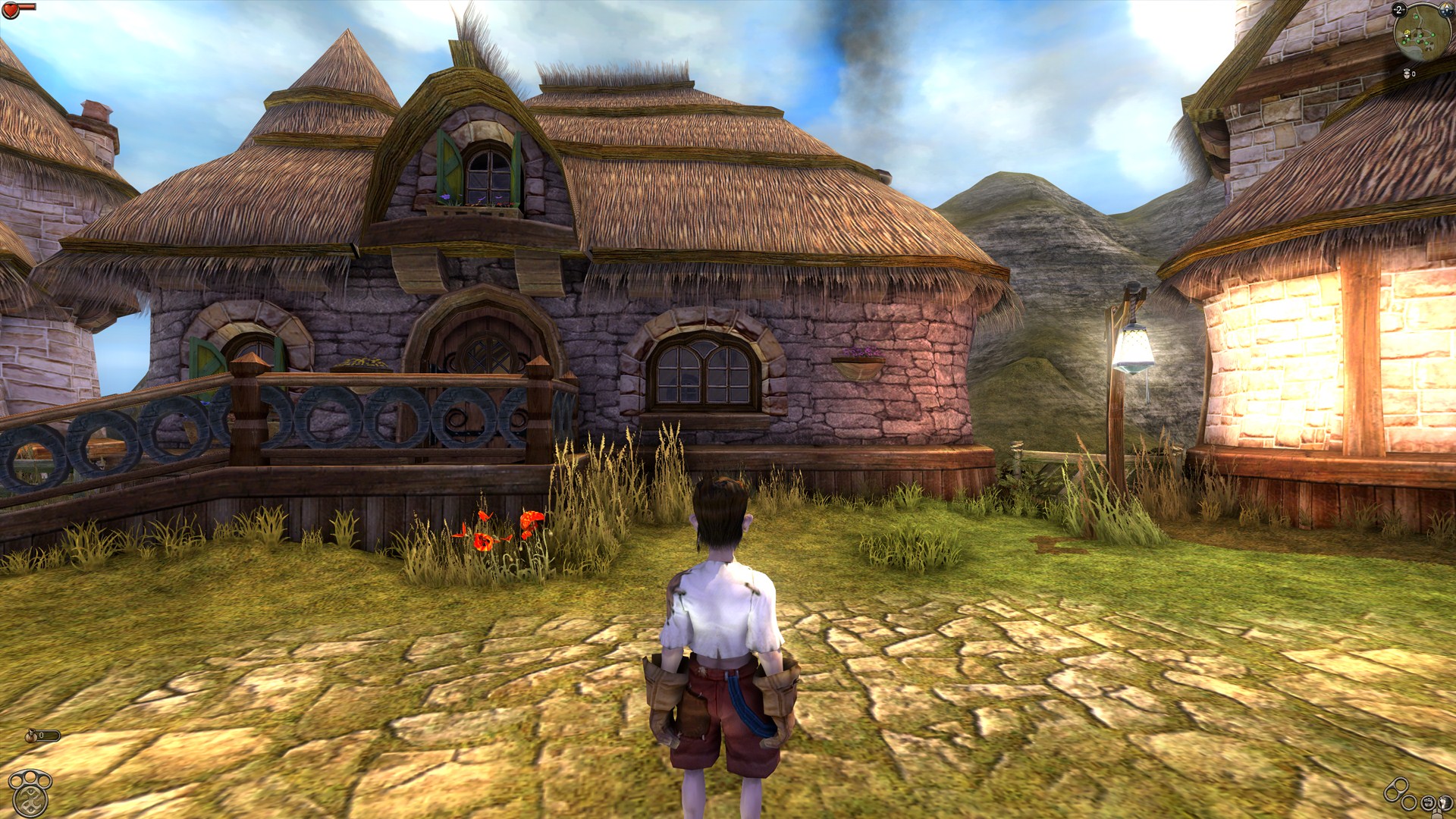
Task: Click the fist melee combat icon
Action: [1427, 802]
